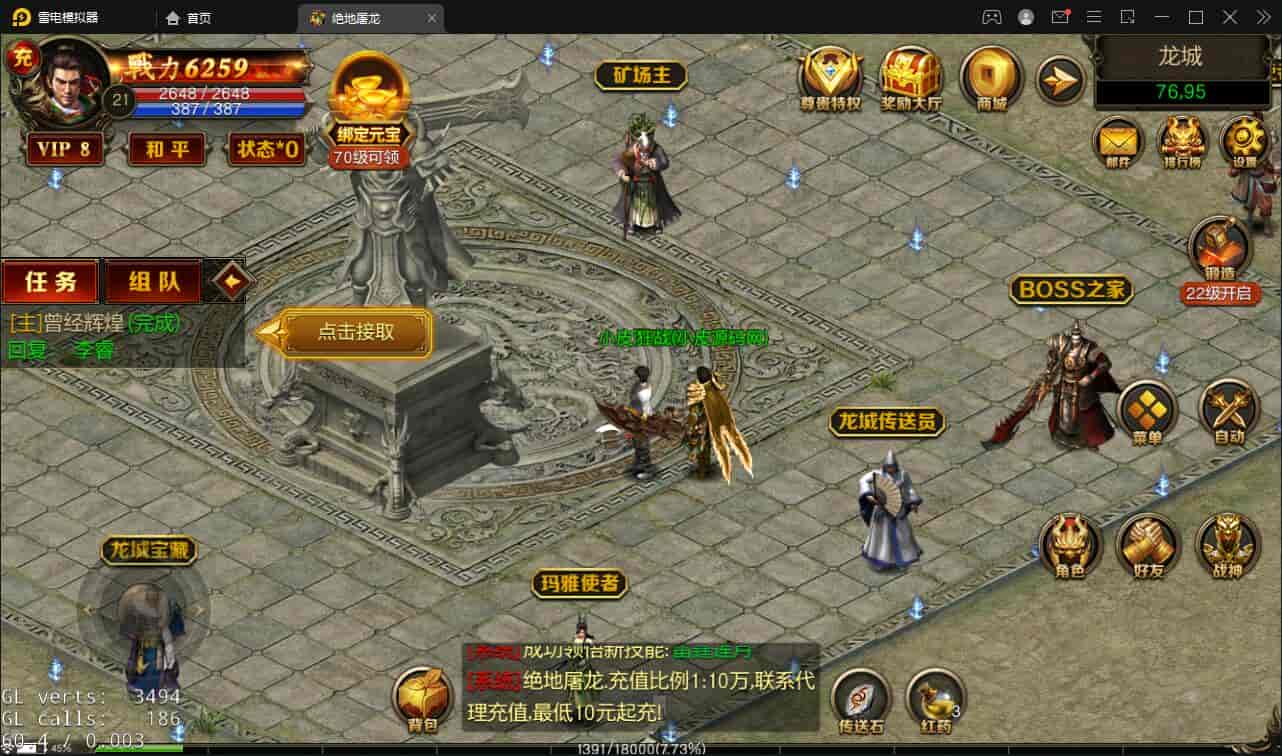Check the 邮件 mail envelope
This screenshot has width=1282, height=756.
tap(1118, 140)
